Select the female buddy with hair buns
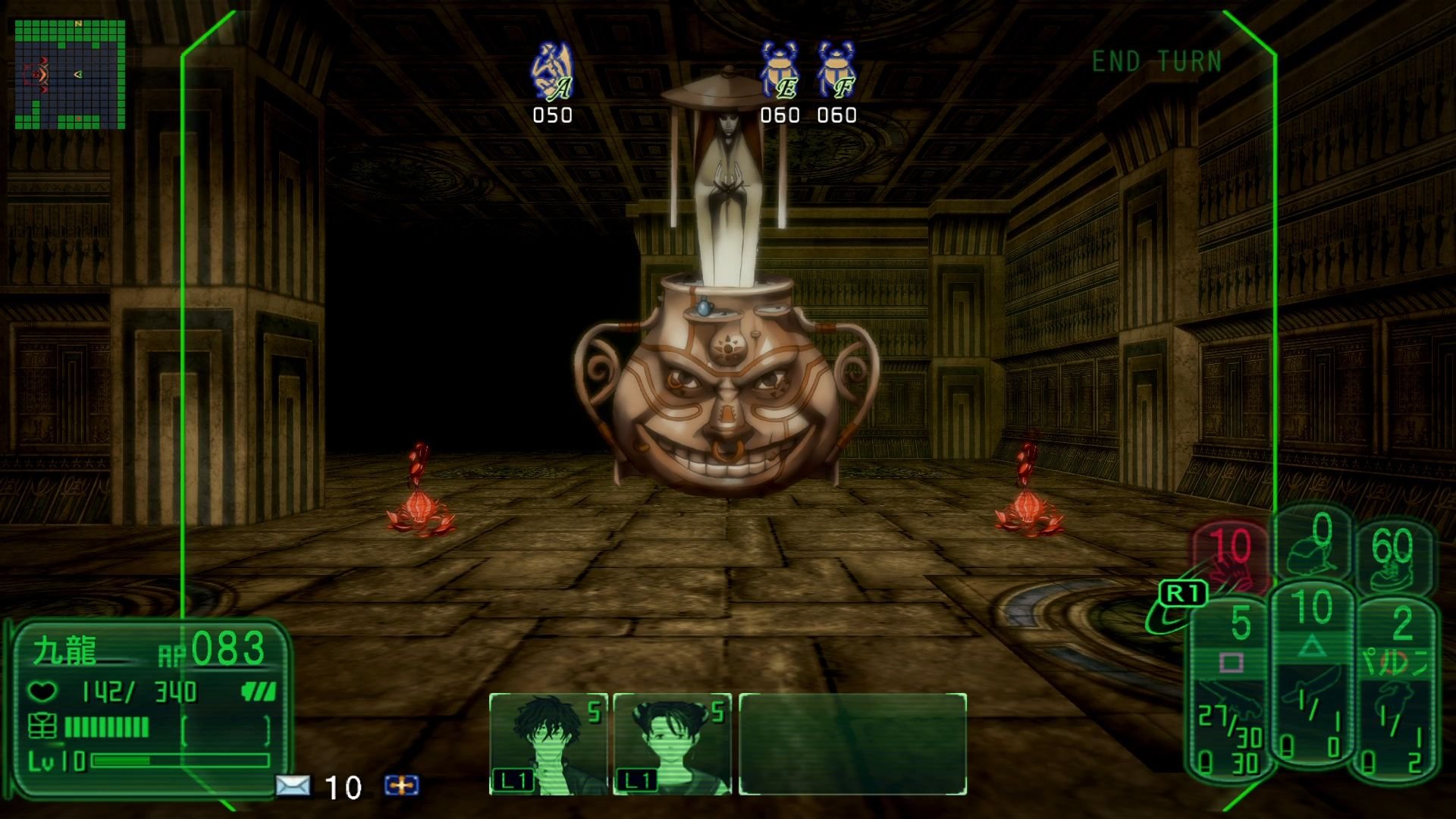 pos(672,743)
